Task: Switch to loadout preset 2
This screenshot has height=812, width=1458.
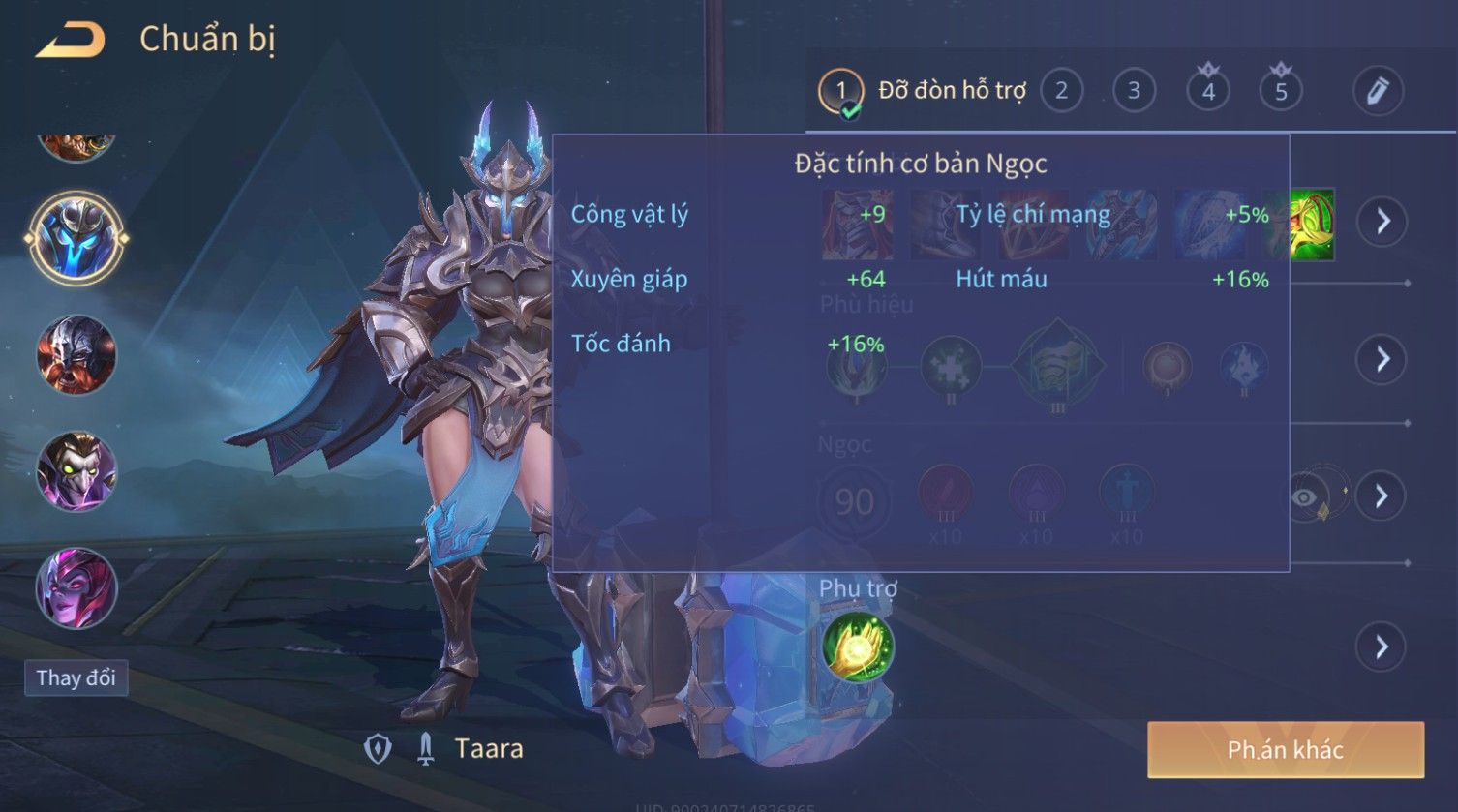Action: tap(1061, 91)
